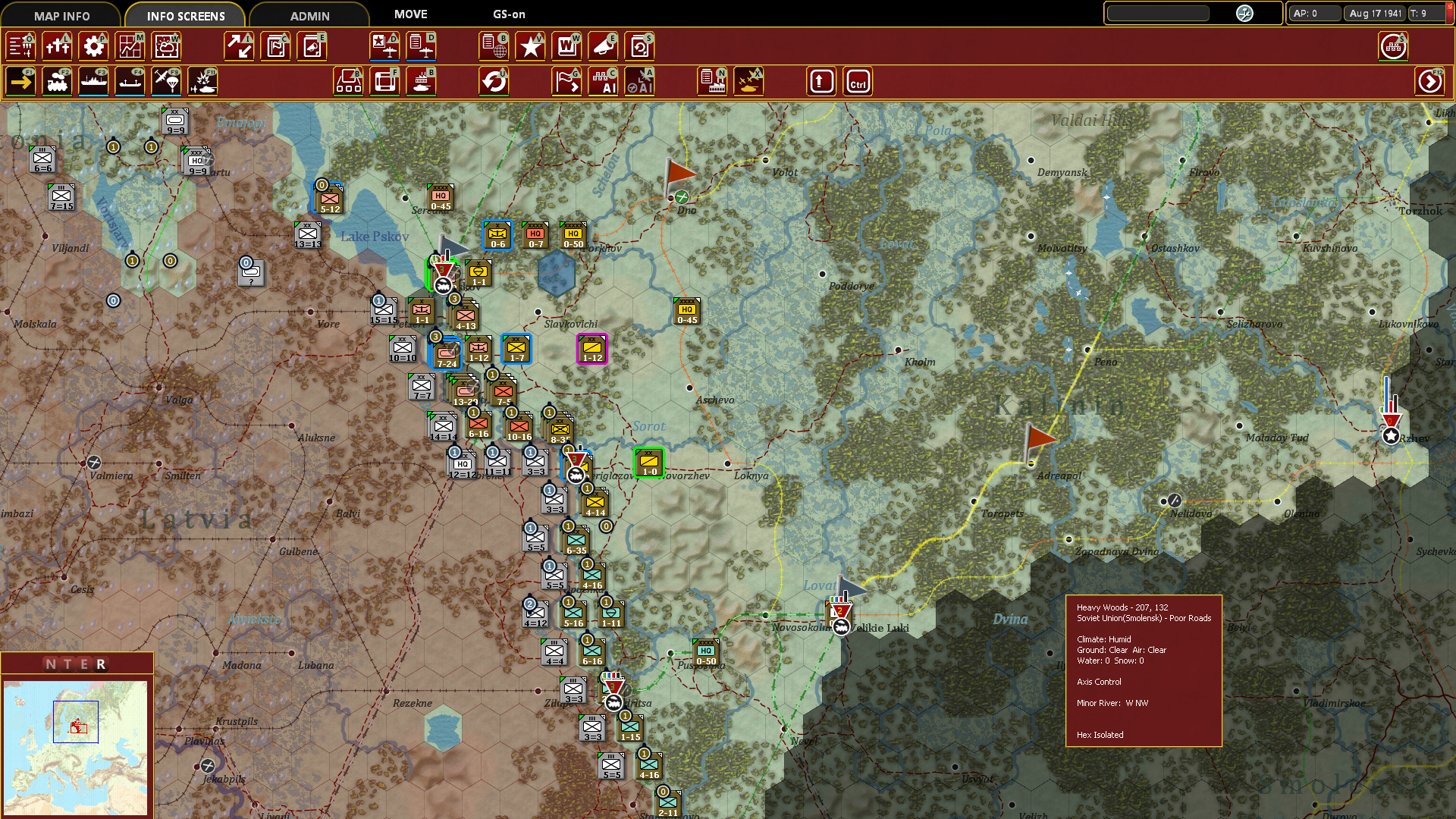Open the game preferences gear icon
Viewport: 1456px width, 819px height.
point(93,46)
